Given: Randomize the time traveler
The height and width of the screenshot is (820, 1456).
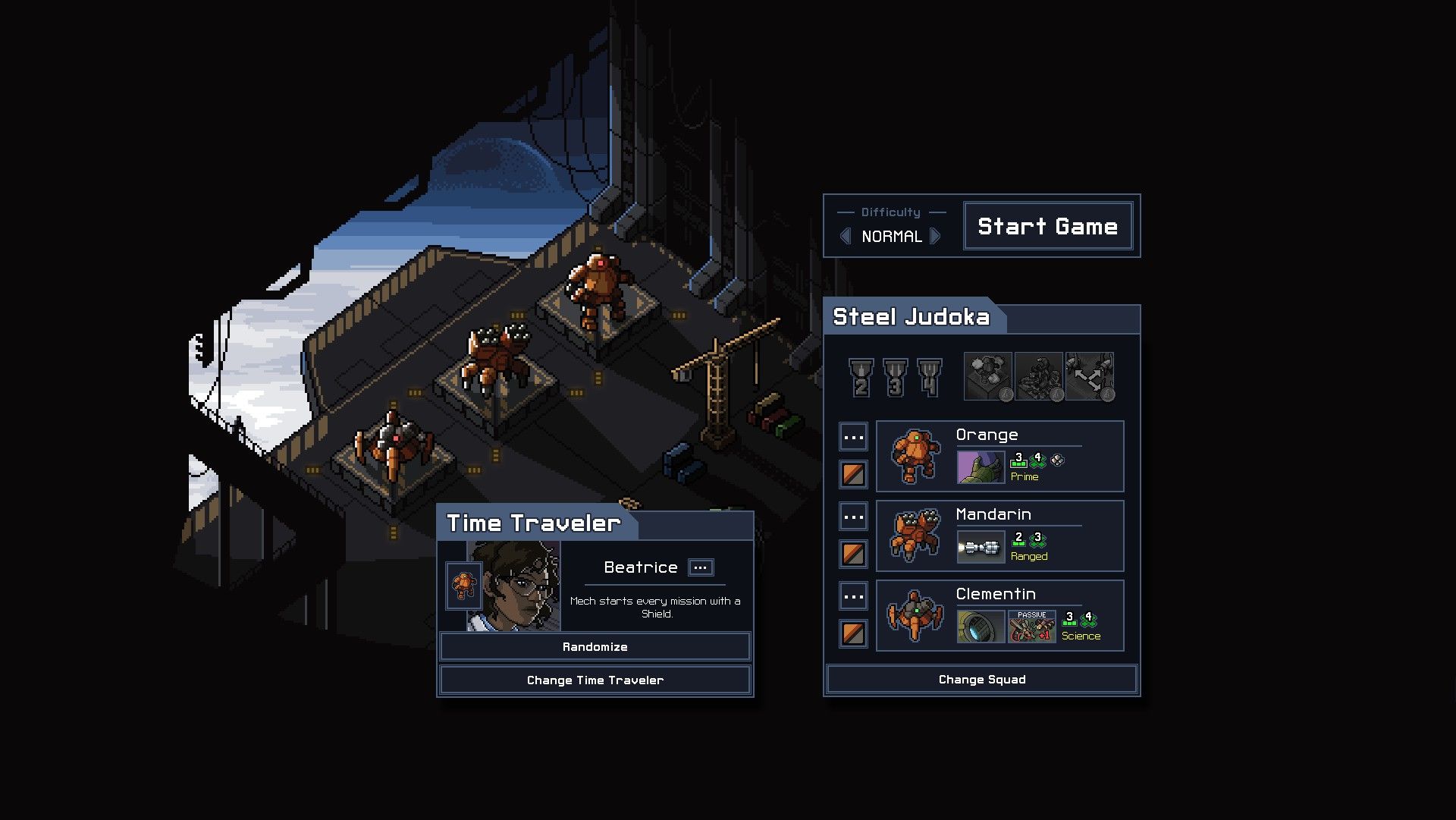Looking at the screenshot, I should point(595,647).
